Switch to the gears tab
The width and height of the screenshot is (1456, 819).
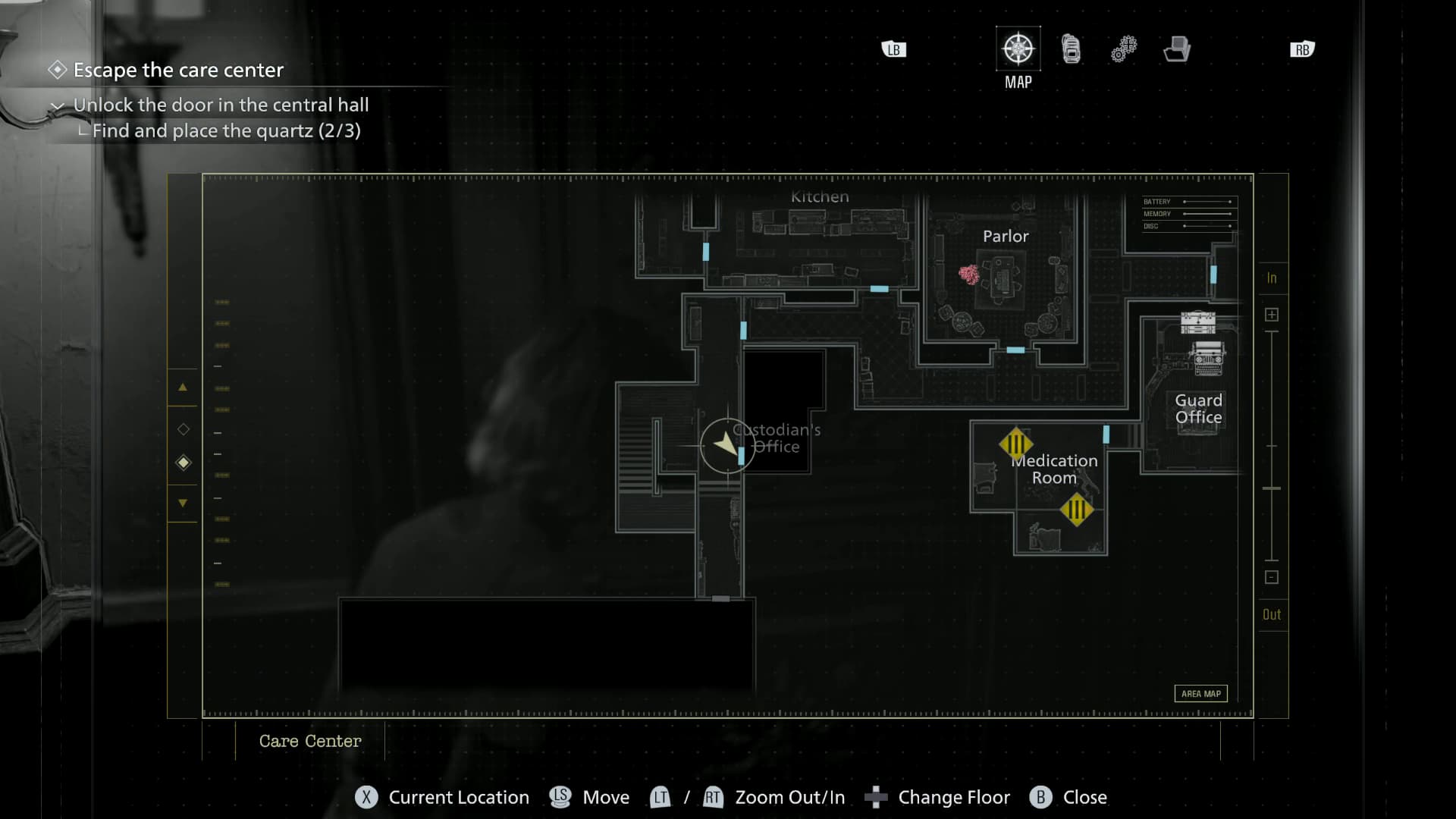point(1123,49)
